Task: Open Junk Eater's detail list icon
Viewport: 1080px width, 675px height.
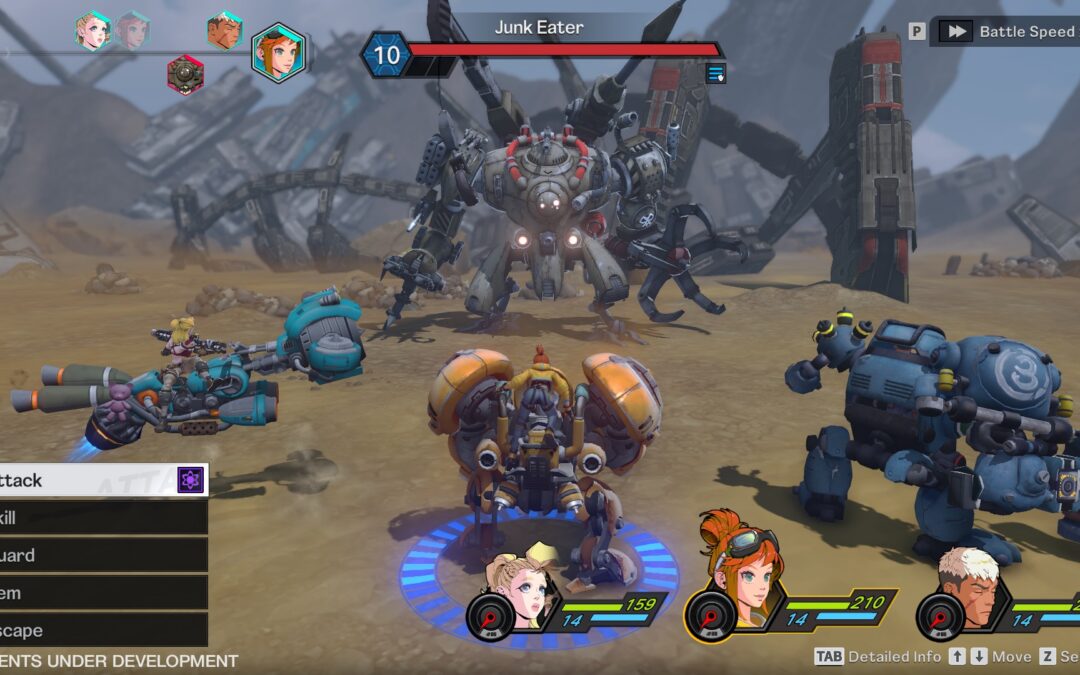Action: 715,73
